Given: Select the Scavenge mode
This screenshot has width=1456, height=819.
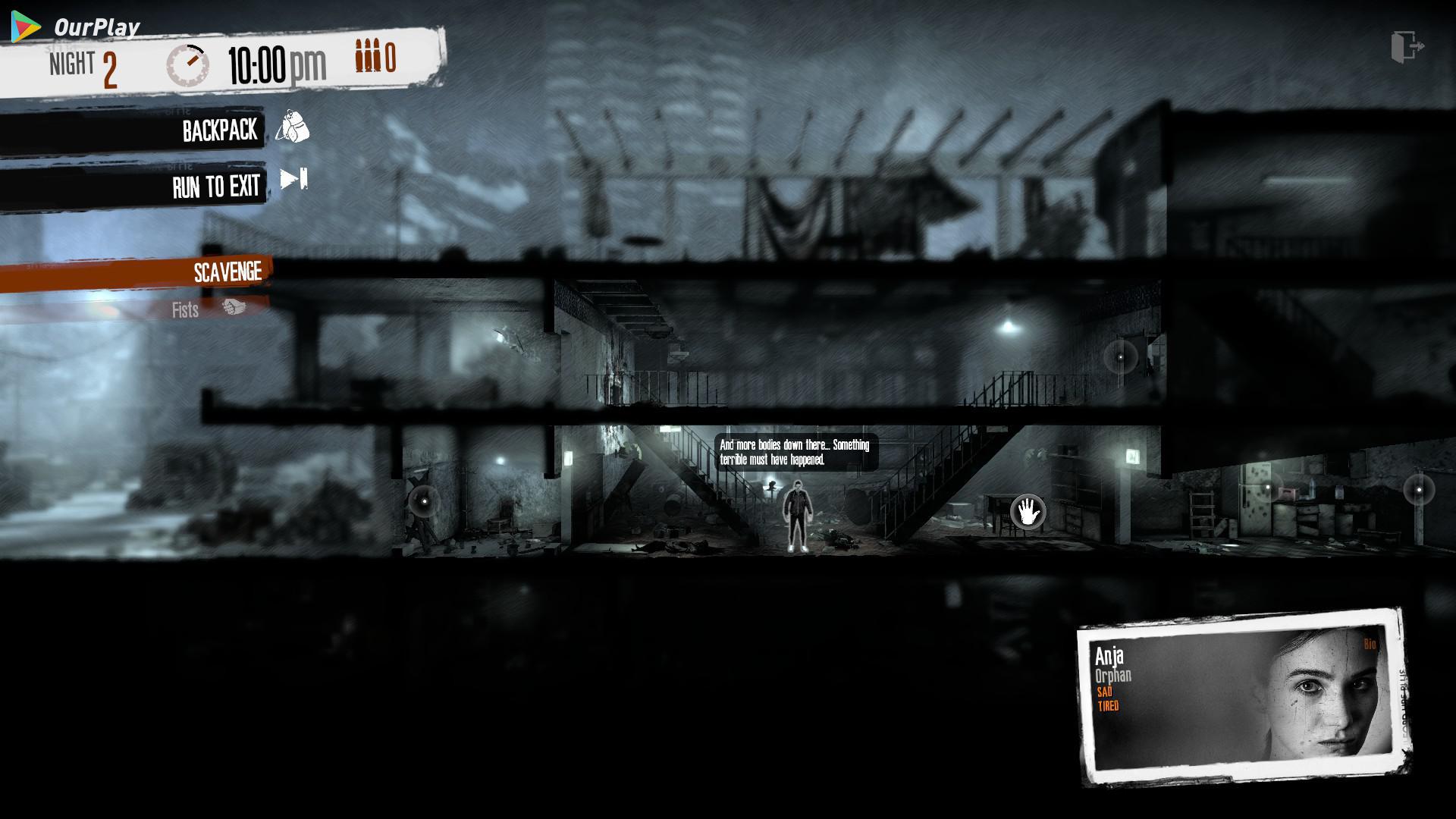Looking at the screenshot, I should [x=227, y=272].
